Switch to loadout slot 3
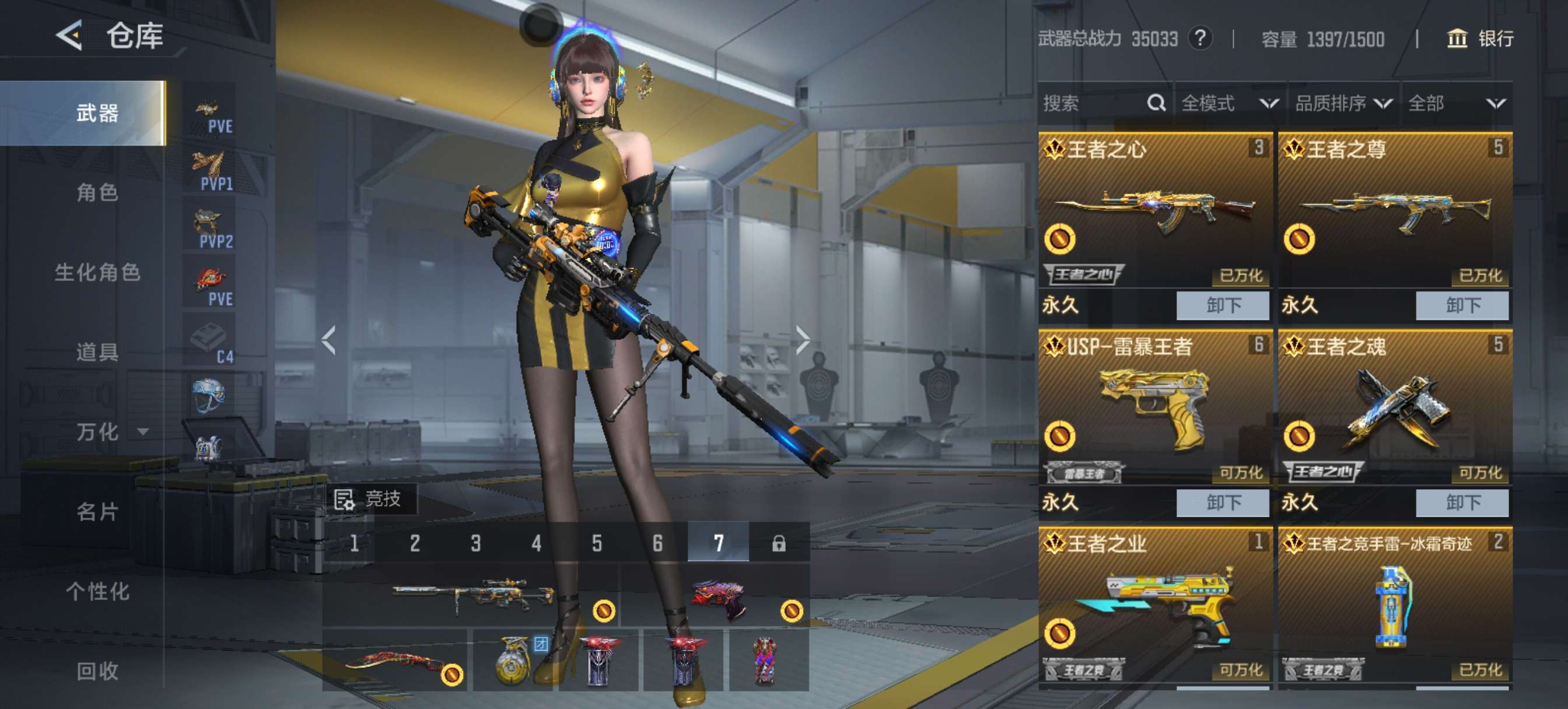Screen dimensions: 1568x709 [x=475, y=543]
